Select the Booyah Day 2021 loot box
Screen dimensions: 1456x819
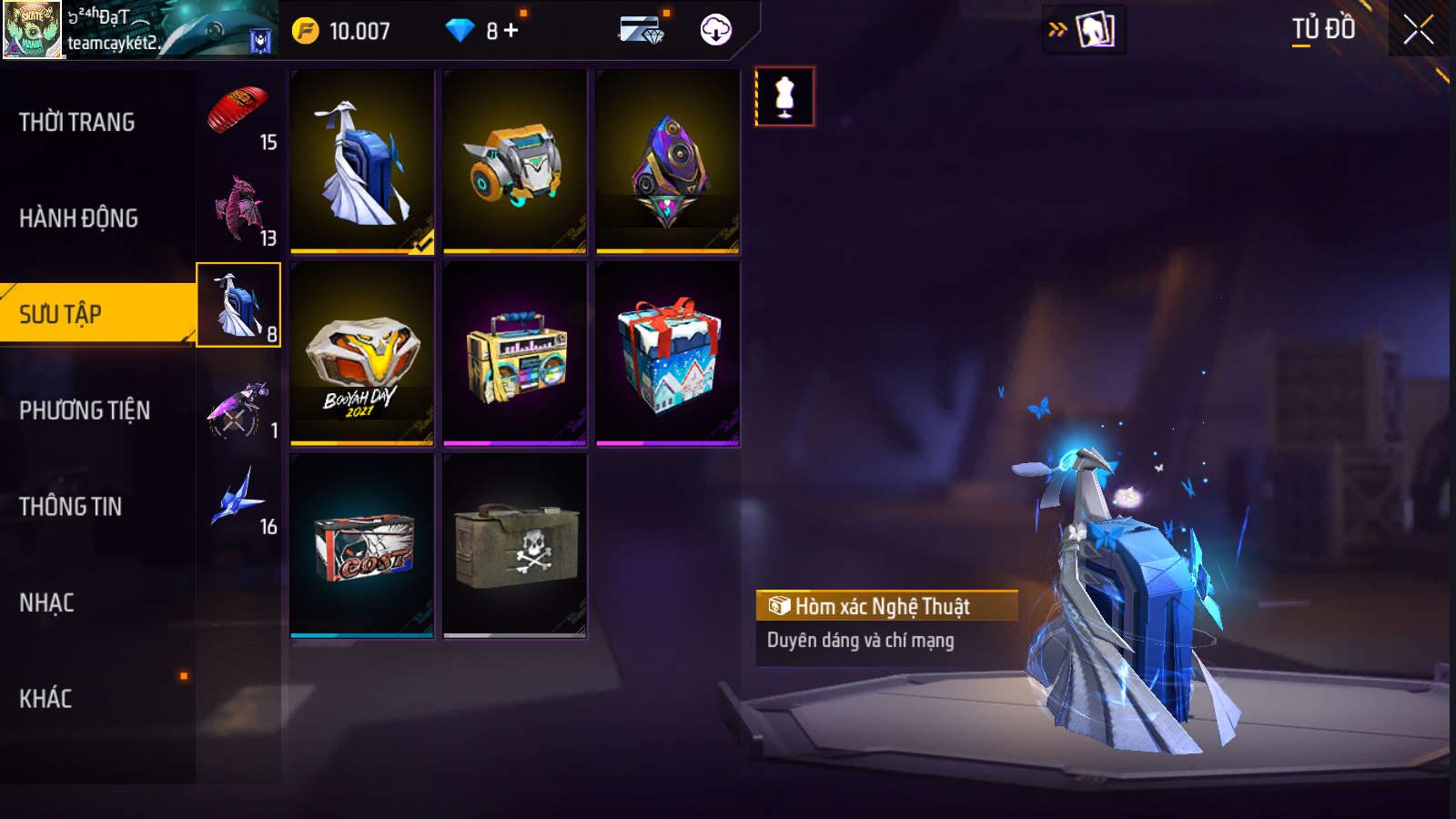coord(362,354)
